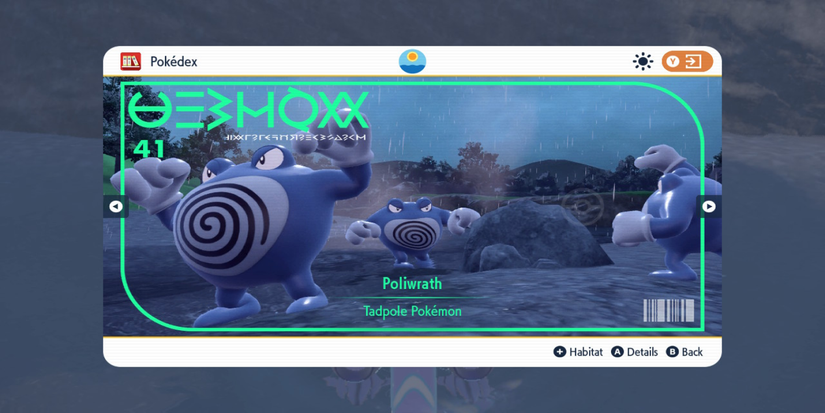Click the orange exit button in header
825x413 pixels.
[x=686, y=62]
